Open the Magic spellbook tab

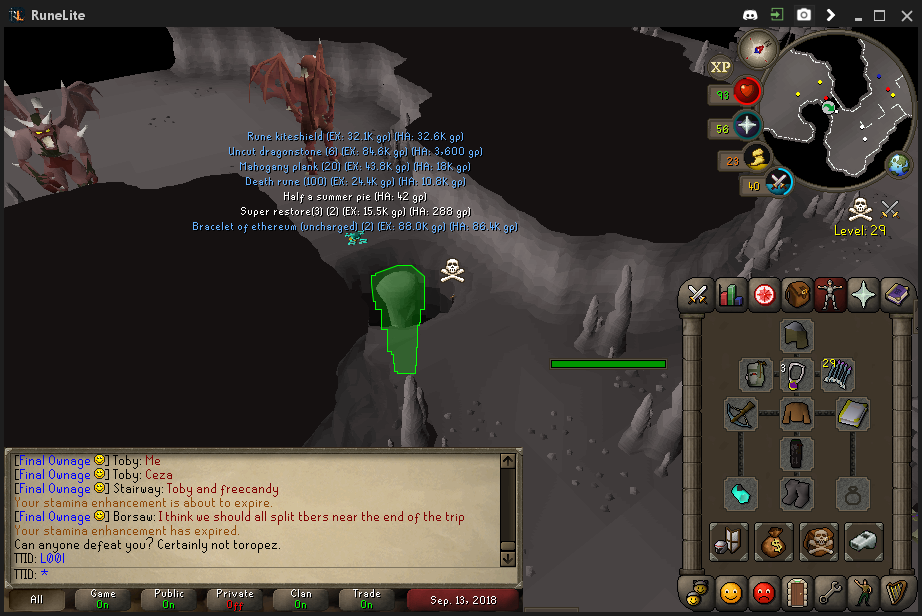click(x=896, y=295)
